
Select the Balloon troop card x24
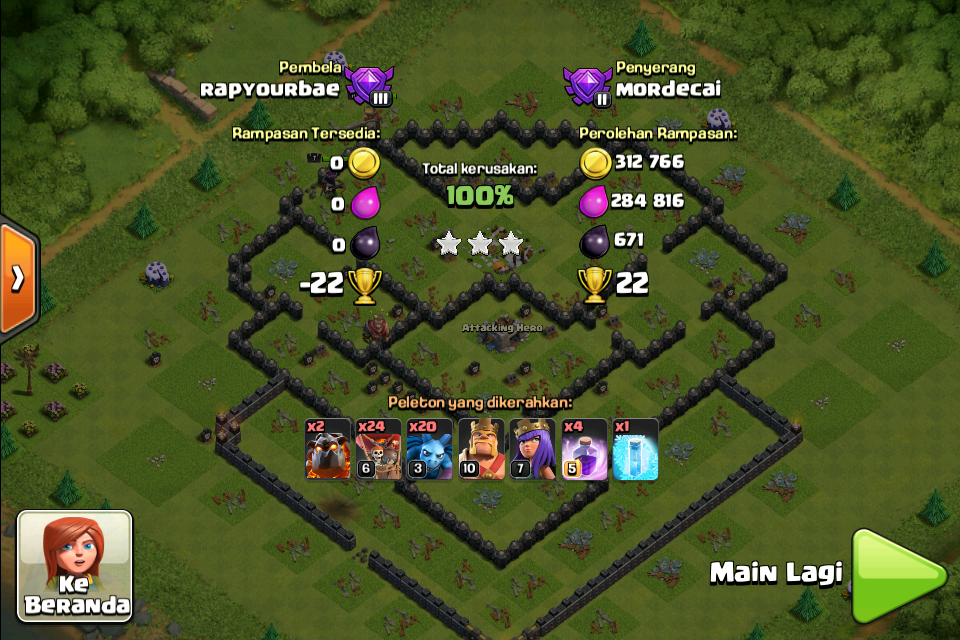tap(379, 449)
